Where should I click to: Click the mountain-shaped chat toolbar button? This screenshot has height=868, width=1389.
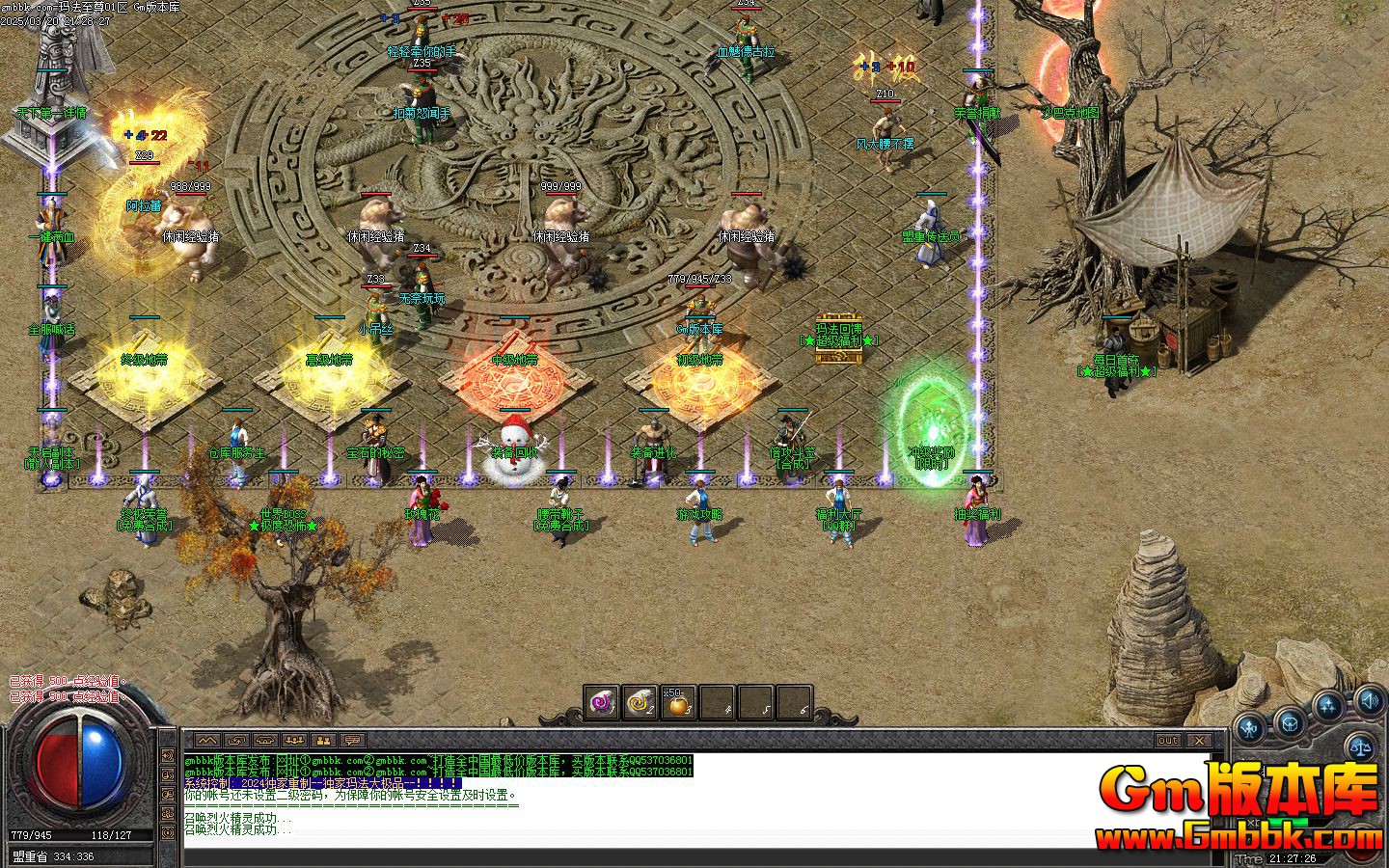[207, 740]
